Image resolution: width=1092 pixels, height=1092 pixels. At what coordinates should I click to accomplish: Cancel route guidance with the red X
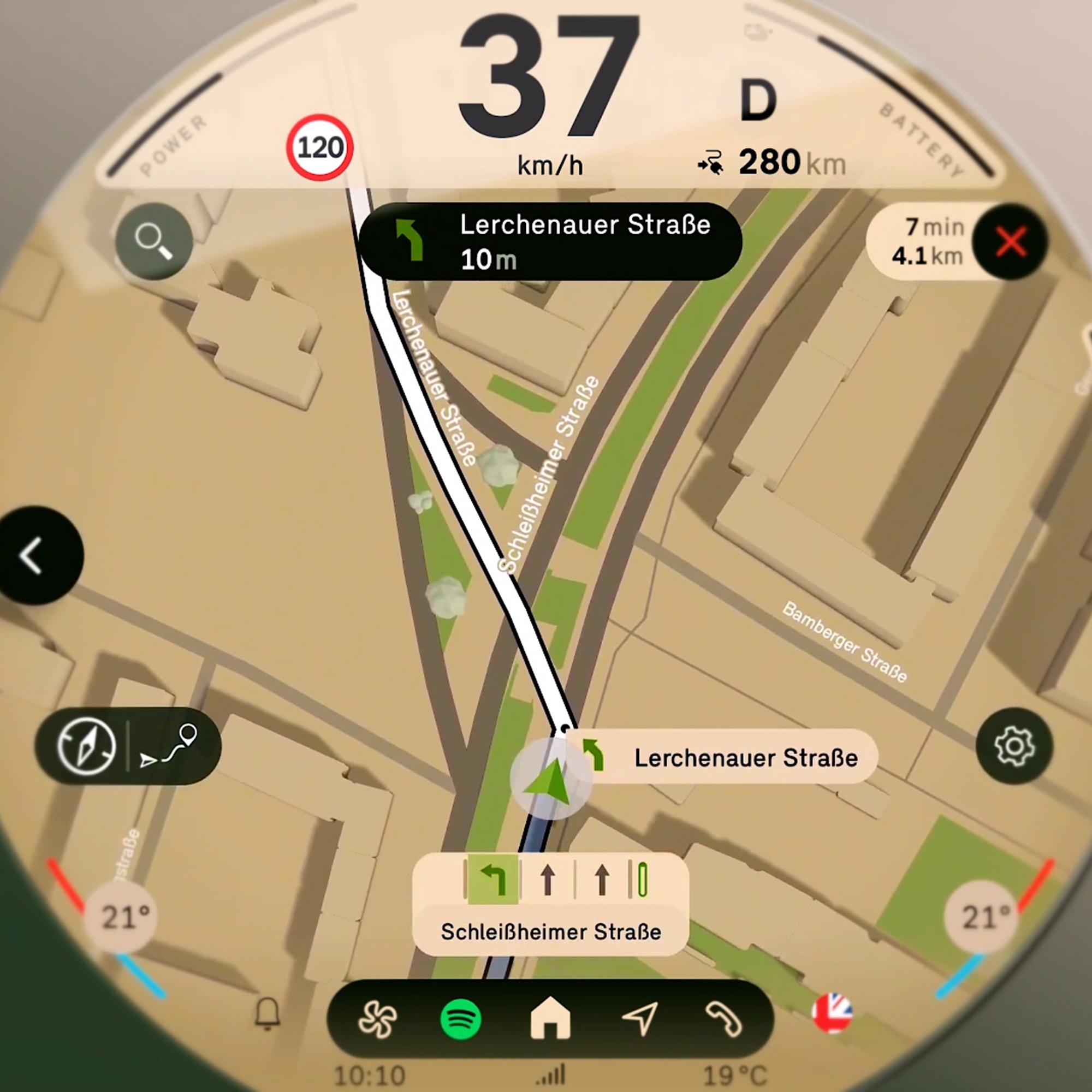click(x=1011, y=242)
